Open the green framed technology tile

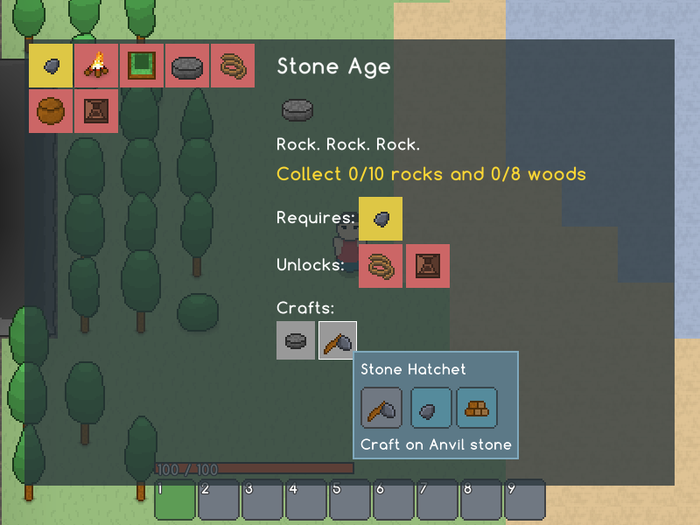(142, 66)
